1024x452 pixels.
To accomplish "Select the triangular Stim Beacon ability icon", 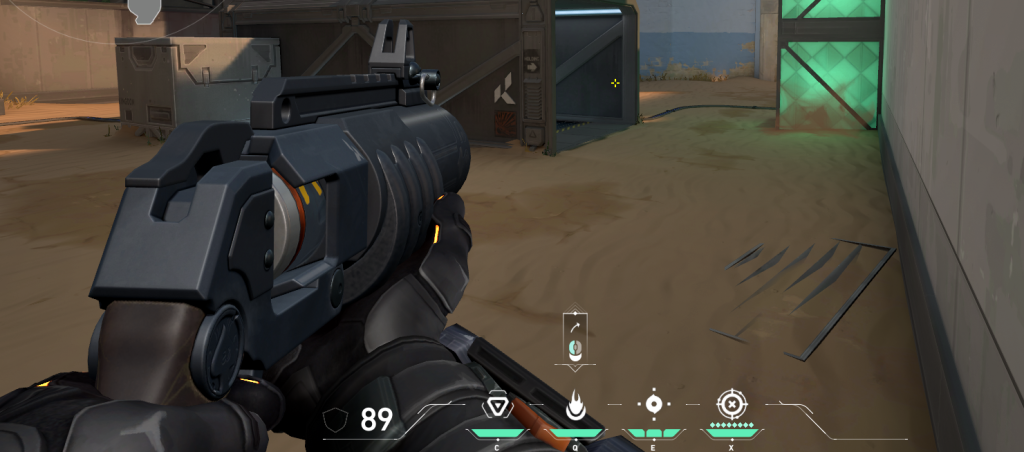I will 497,406.
